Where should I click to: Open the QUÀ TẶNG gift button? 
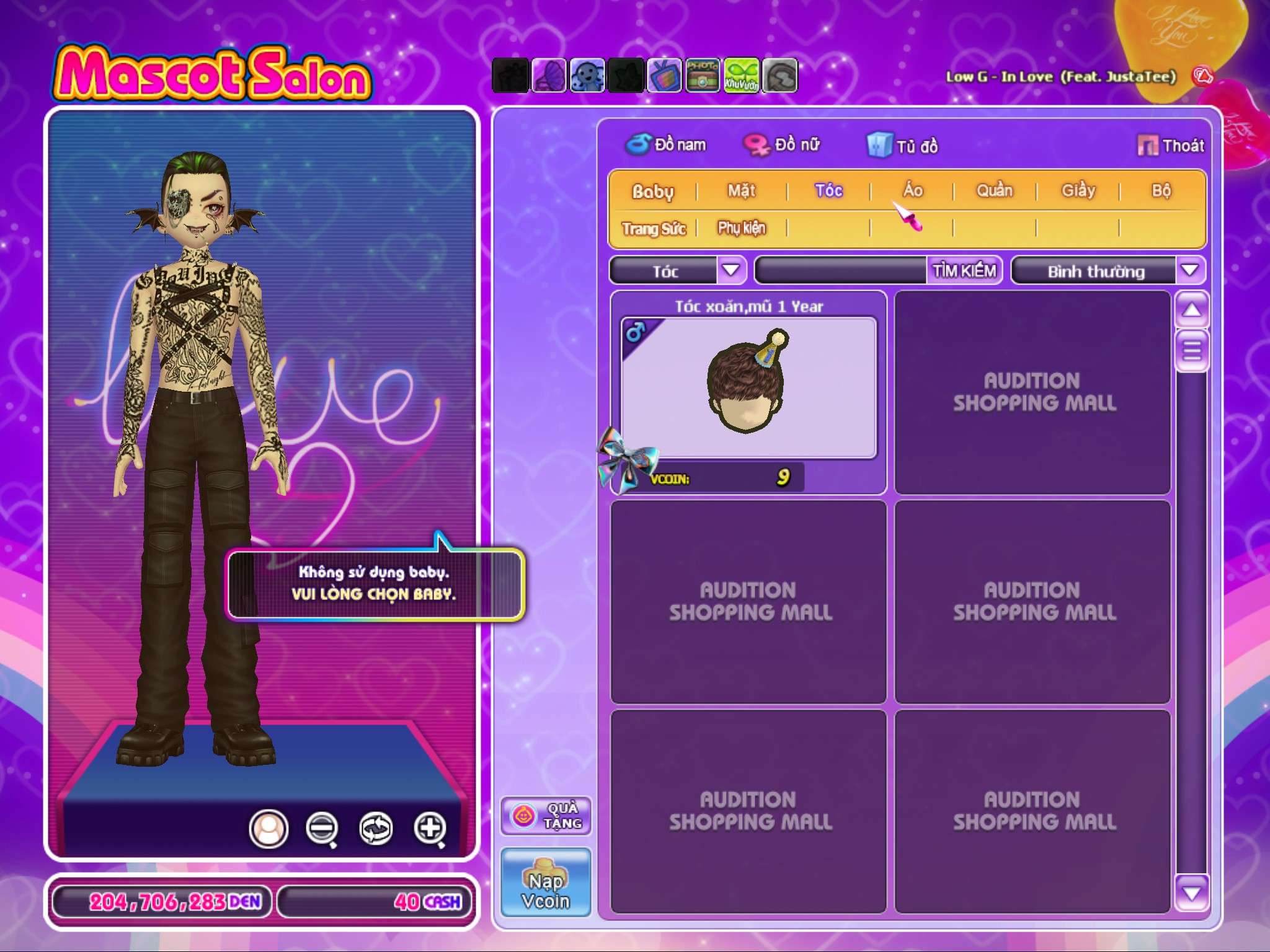[x=546, y=816]
